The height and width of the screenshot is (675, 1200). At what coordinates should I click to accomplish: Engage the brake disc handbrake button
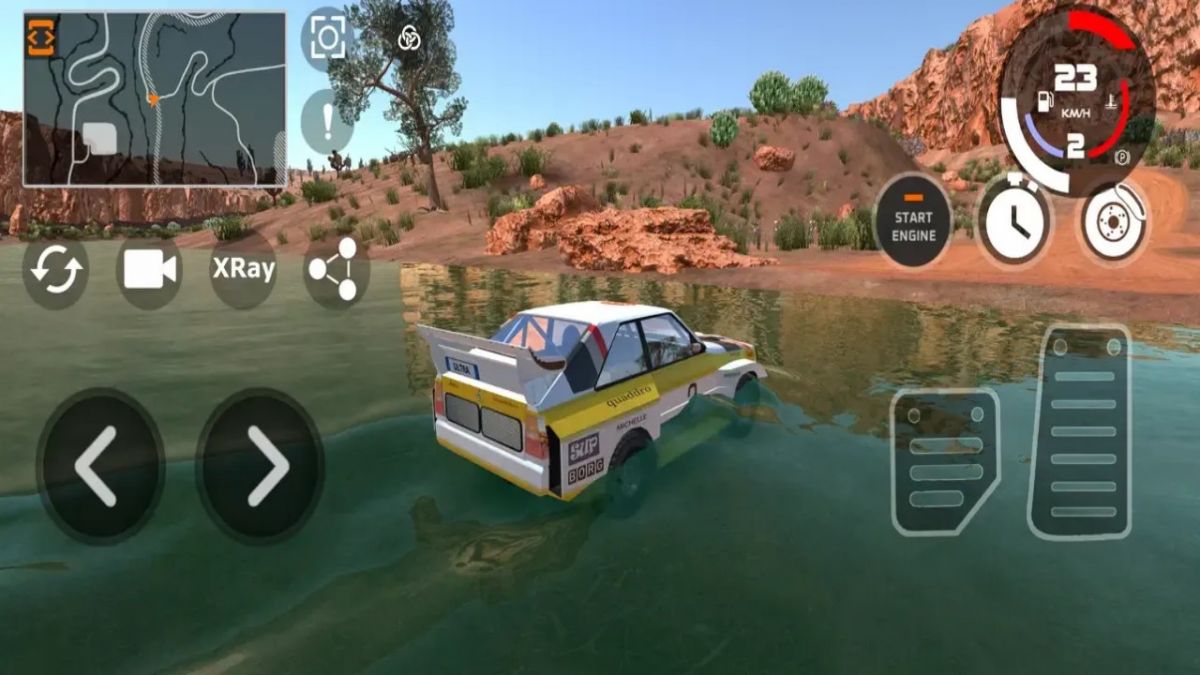(1111, 220)
